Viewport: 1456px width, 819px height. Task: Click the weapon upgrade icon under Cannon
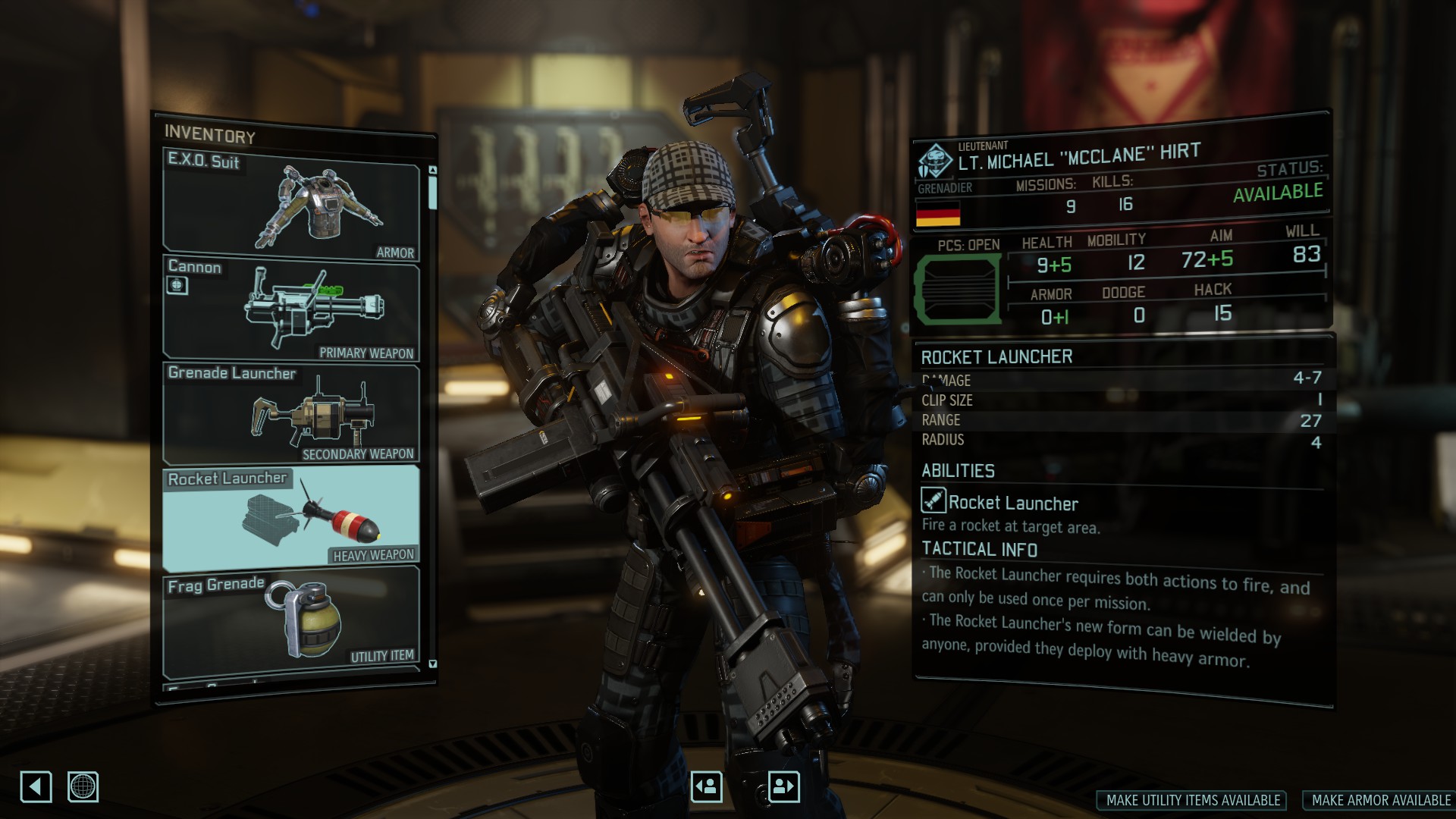click(x=177, y=285)
